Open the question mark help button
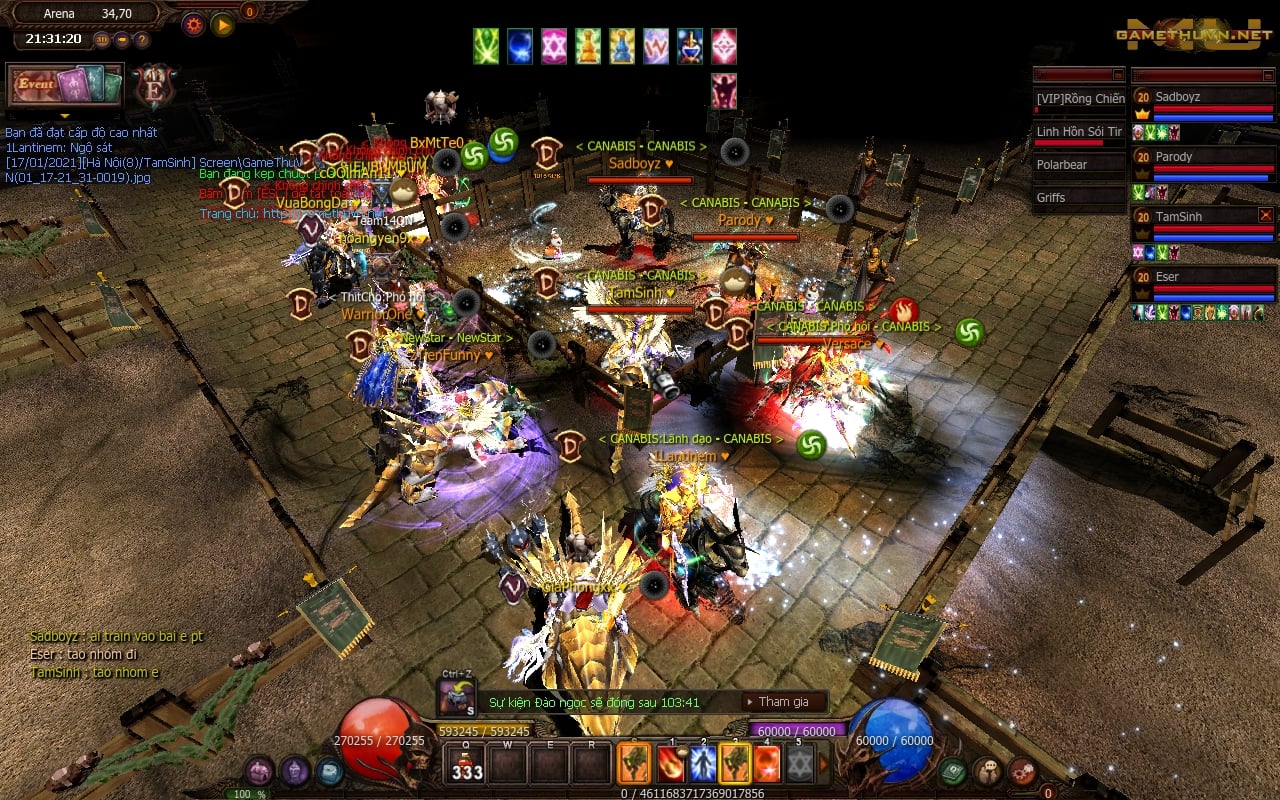1280x800 pixels. pyautogui.click(x=142, y=40)
